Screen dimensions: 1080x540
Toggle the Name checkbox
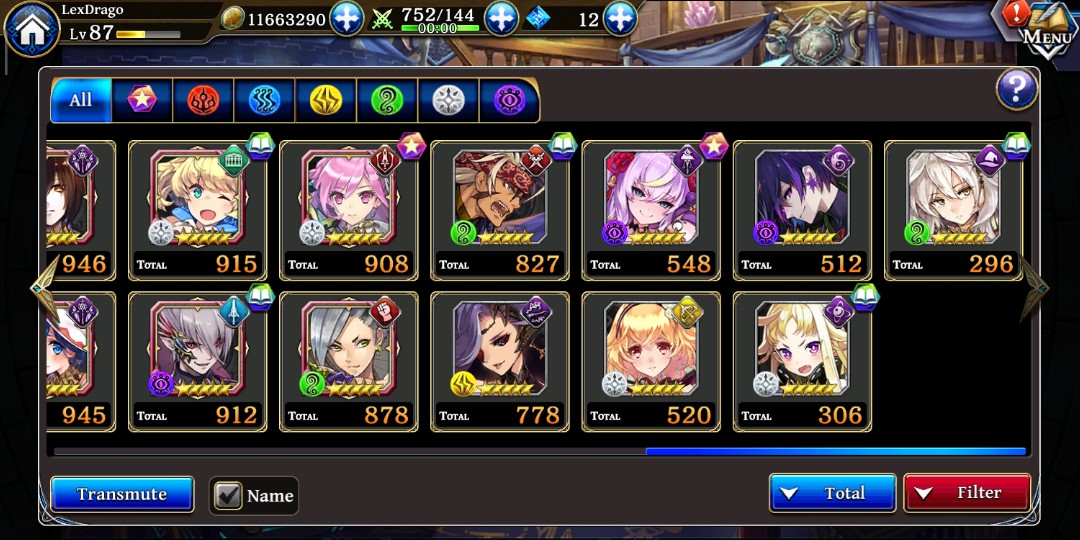229,495
